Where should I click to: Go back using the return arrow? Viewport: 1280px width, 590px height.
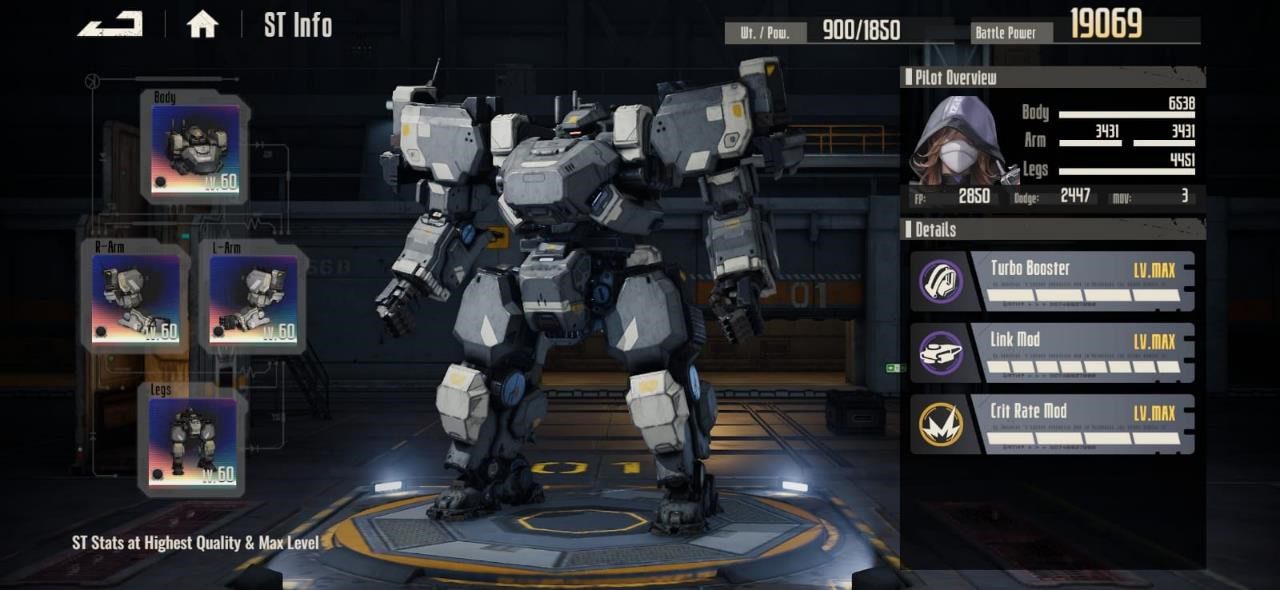(x=110, y=24)
